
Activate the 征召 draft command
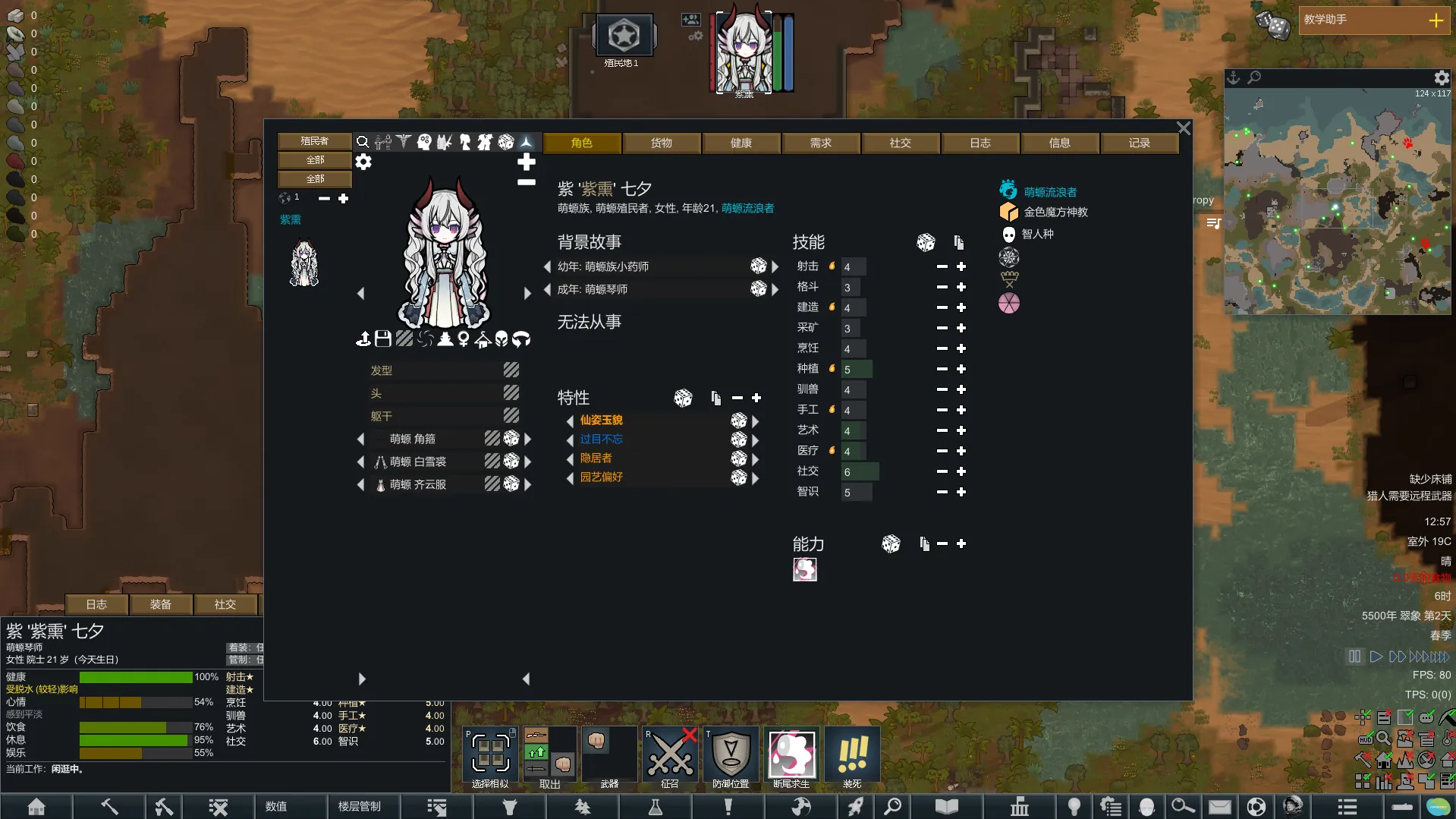click(670, 755)
